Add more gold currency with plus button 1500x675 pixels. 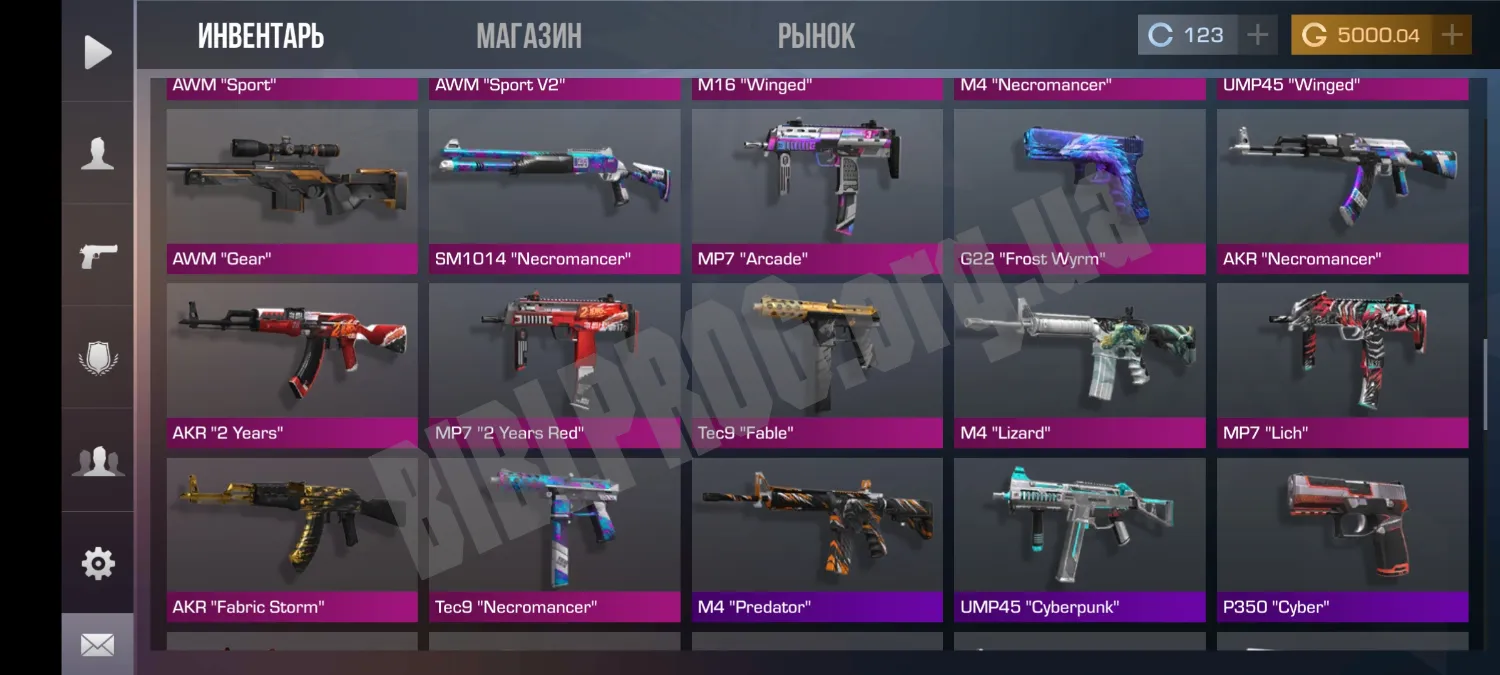(1452, 35)
